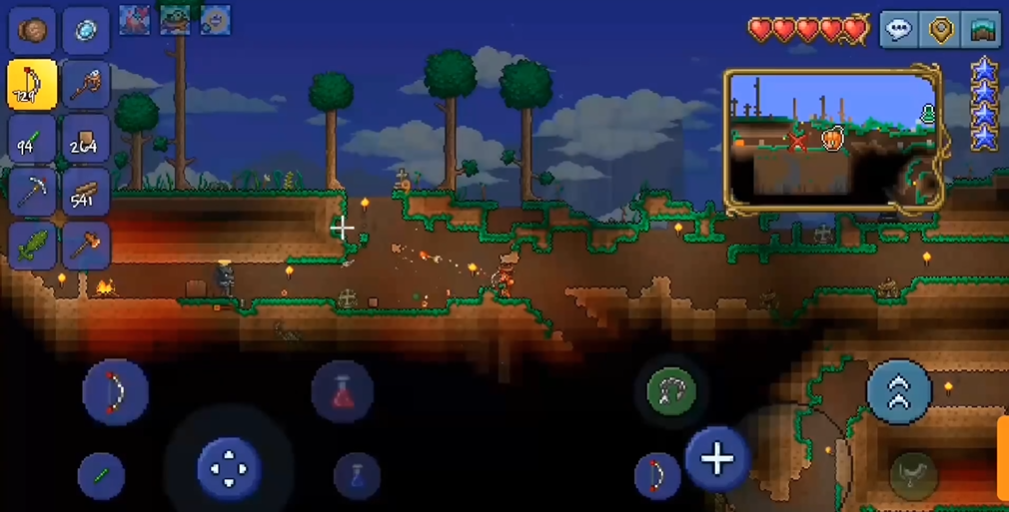The width and height of the screenshot is (1009, 512).
Task: Open the map pin button
Action: [x=940, y=30]
